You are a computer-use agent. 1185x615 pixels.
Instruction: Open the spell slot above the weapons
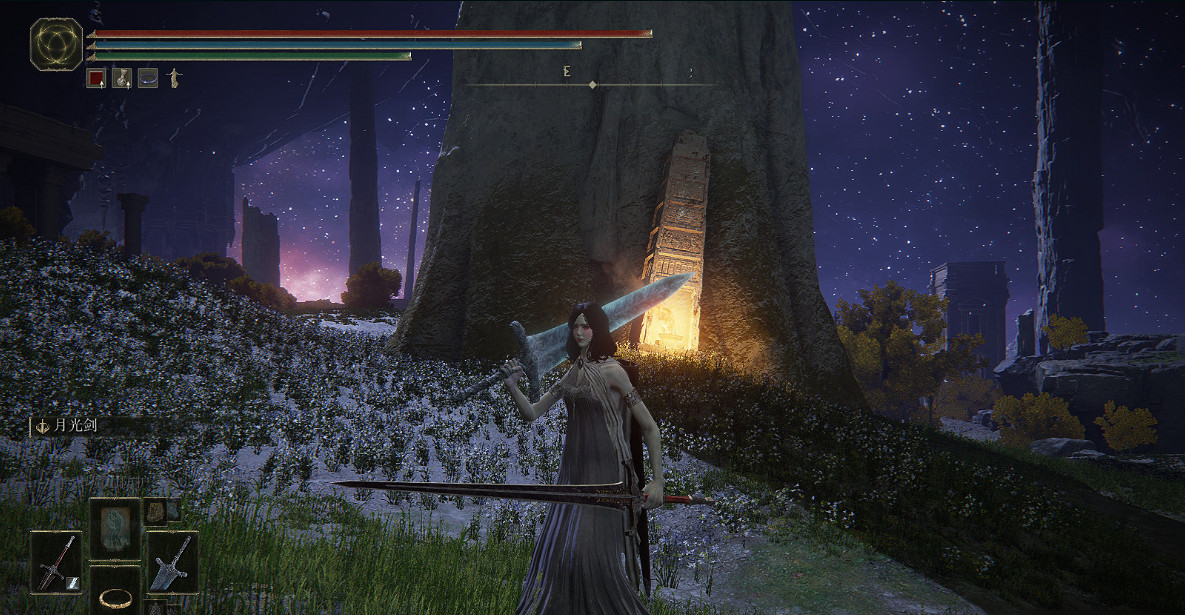tap(113, 527)
